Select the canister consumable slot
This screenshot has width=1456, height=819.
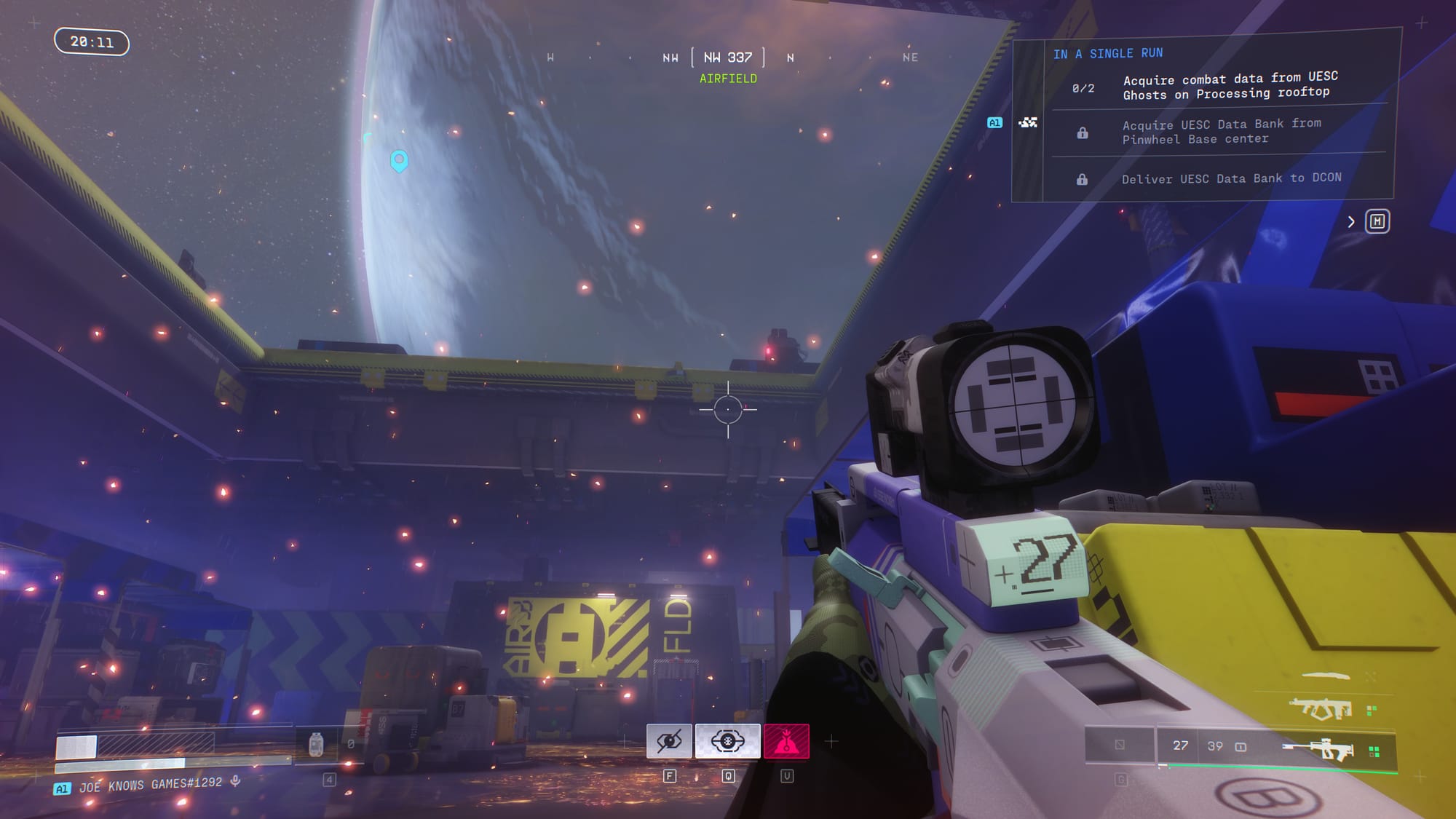pos(316,744)
